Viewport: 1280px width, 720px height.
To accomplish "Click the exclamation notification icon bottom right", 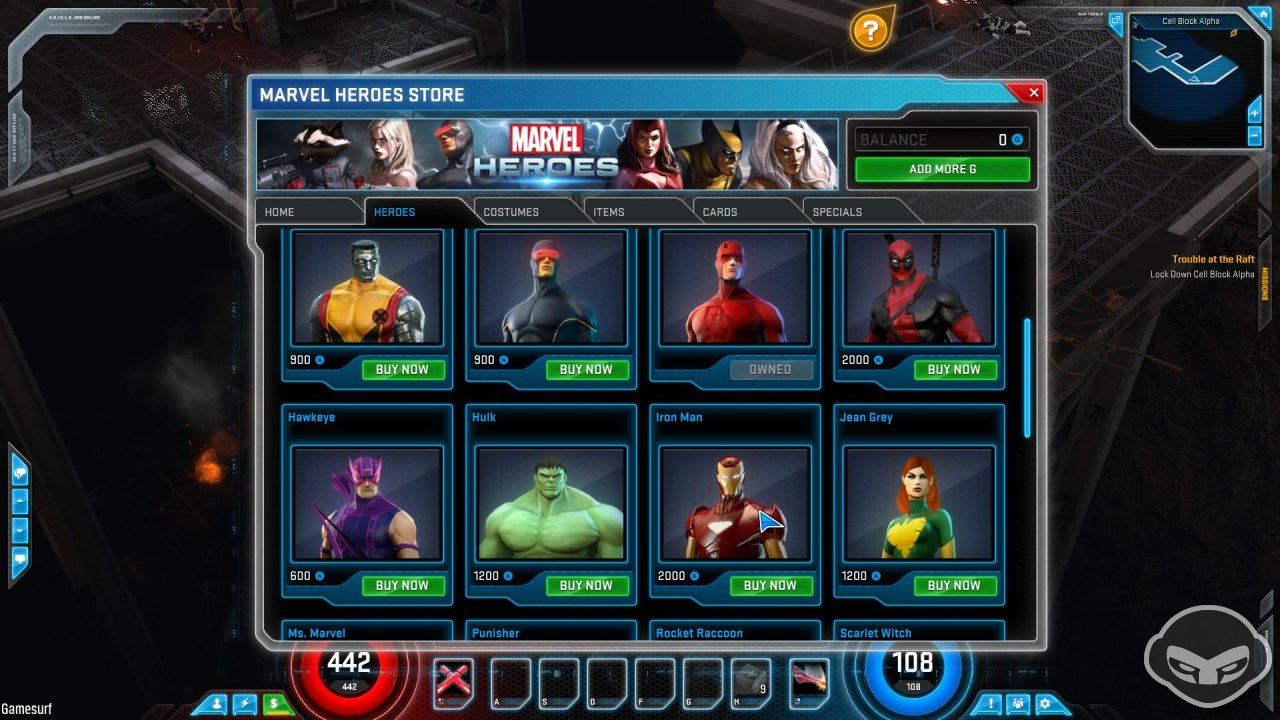I will click(x=989, y=704).
